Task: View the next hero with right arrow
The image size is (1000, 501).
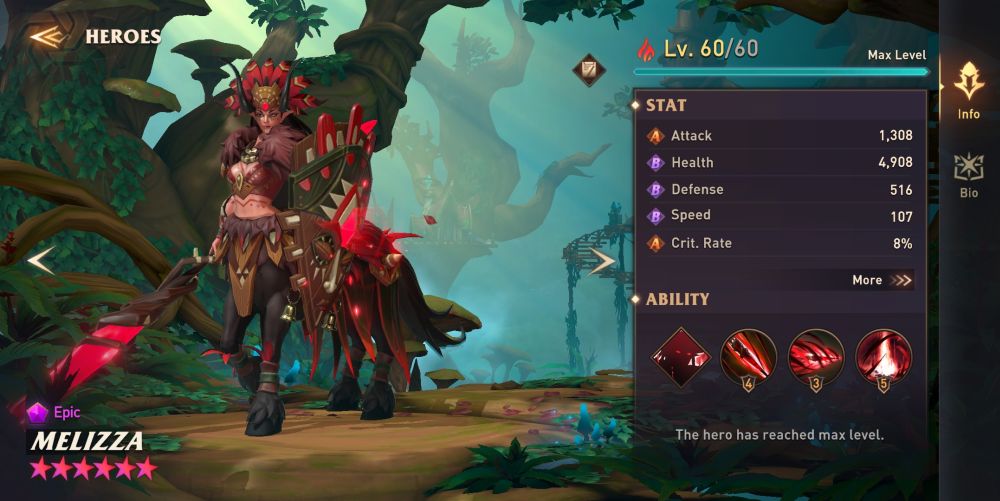Action: (602, 262)
